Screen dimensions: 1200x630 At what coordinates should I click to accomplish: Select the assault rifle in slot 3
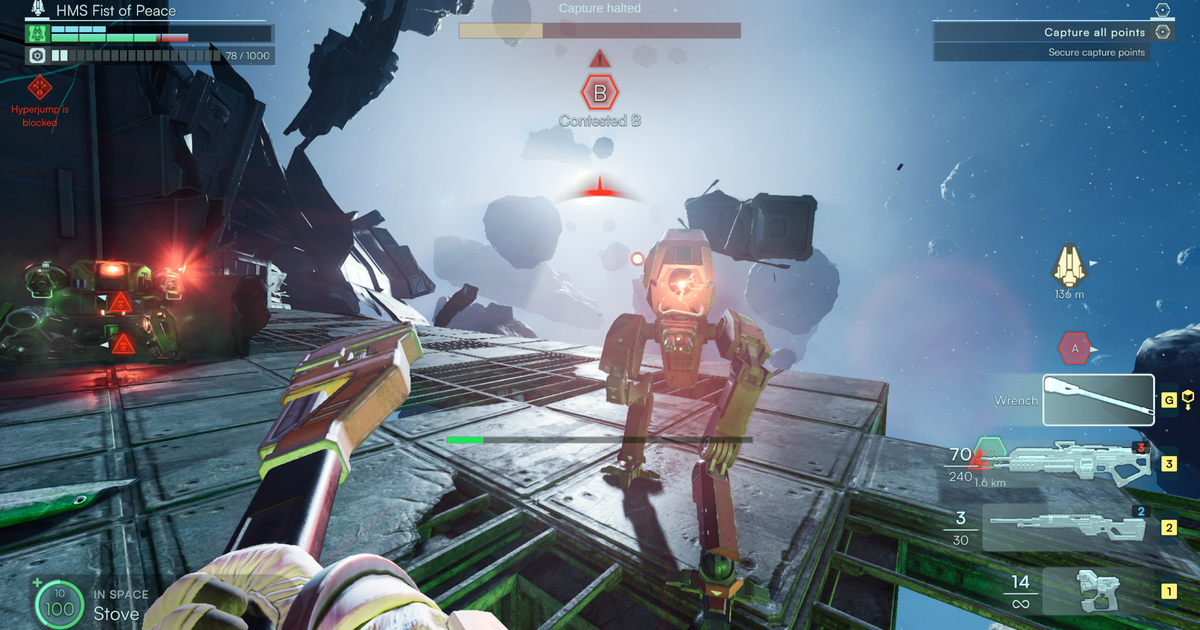(1080, 464)
